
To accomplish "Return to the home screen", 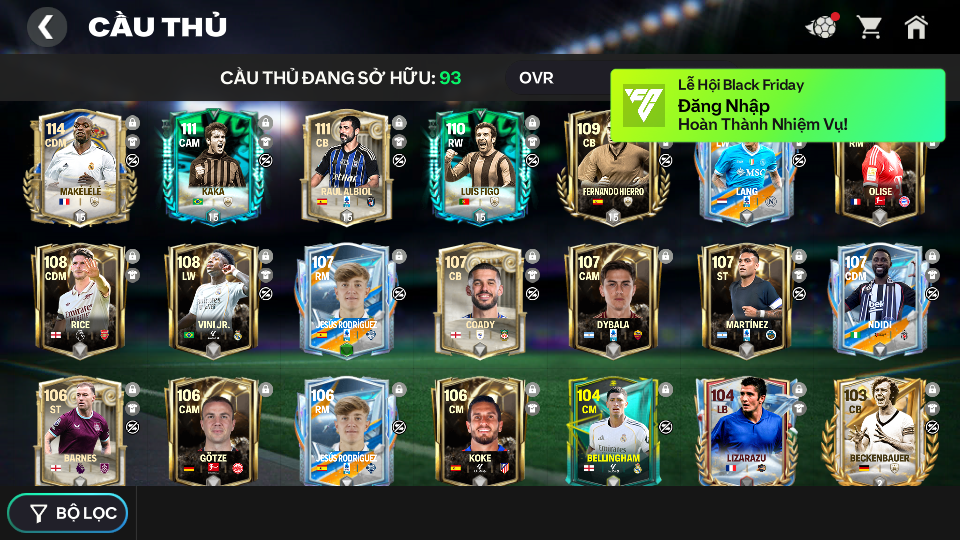I will tap(916, 27).
